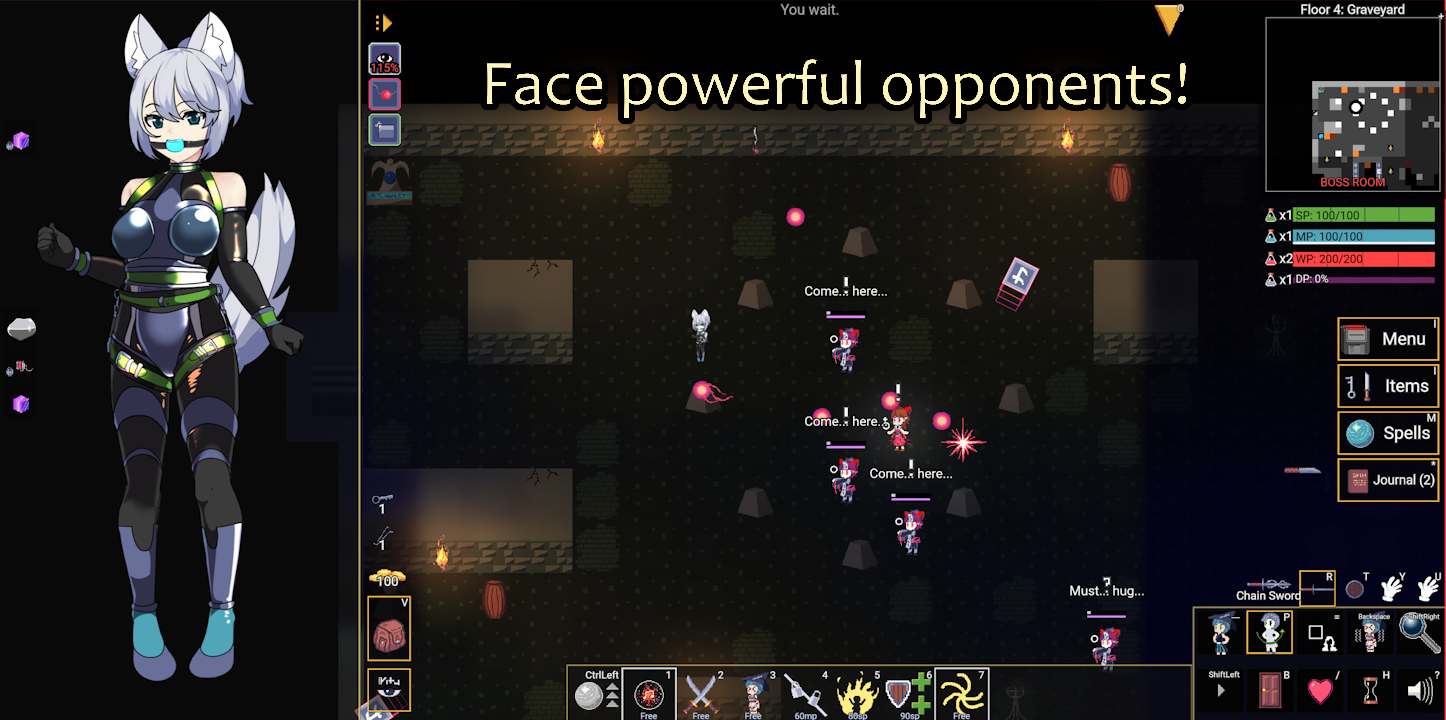Viewport: 1446px width, 720px height.
Task: Open the Journal showing 2 entries
Action: 1388,479
